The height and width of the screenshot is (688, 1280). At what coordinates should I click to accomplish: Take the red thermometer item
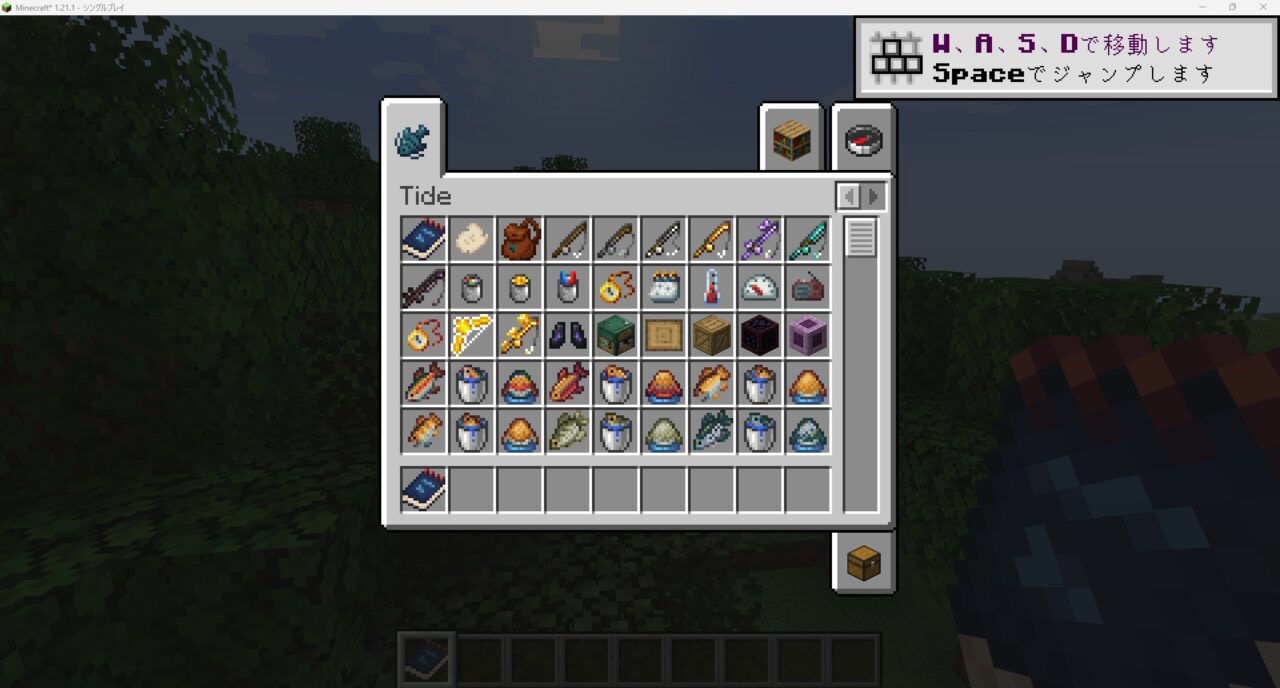coord(712,288)
